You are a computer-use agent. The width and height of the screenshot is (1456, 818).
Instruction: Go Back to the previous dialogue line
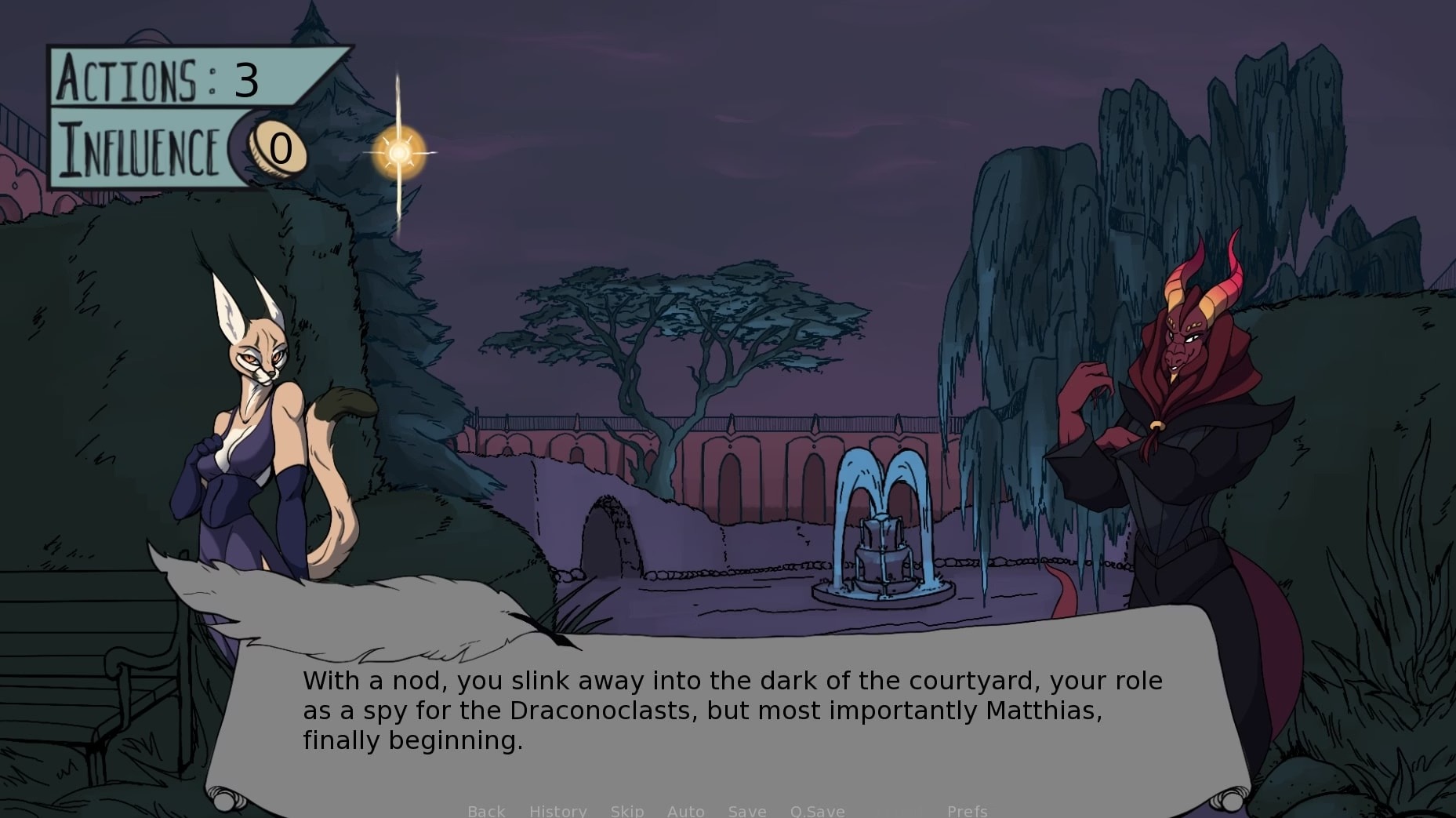coord(486,811)
